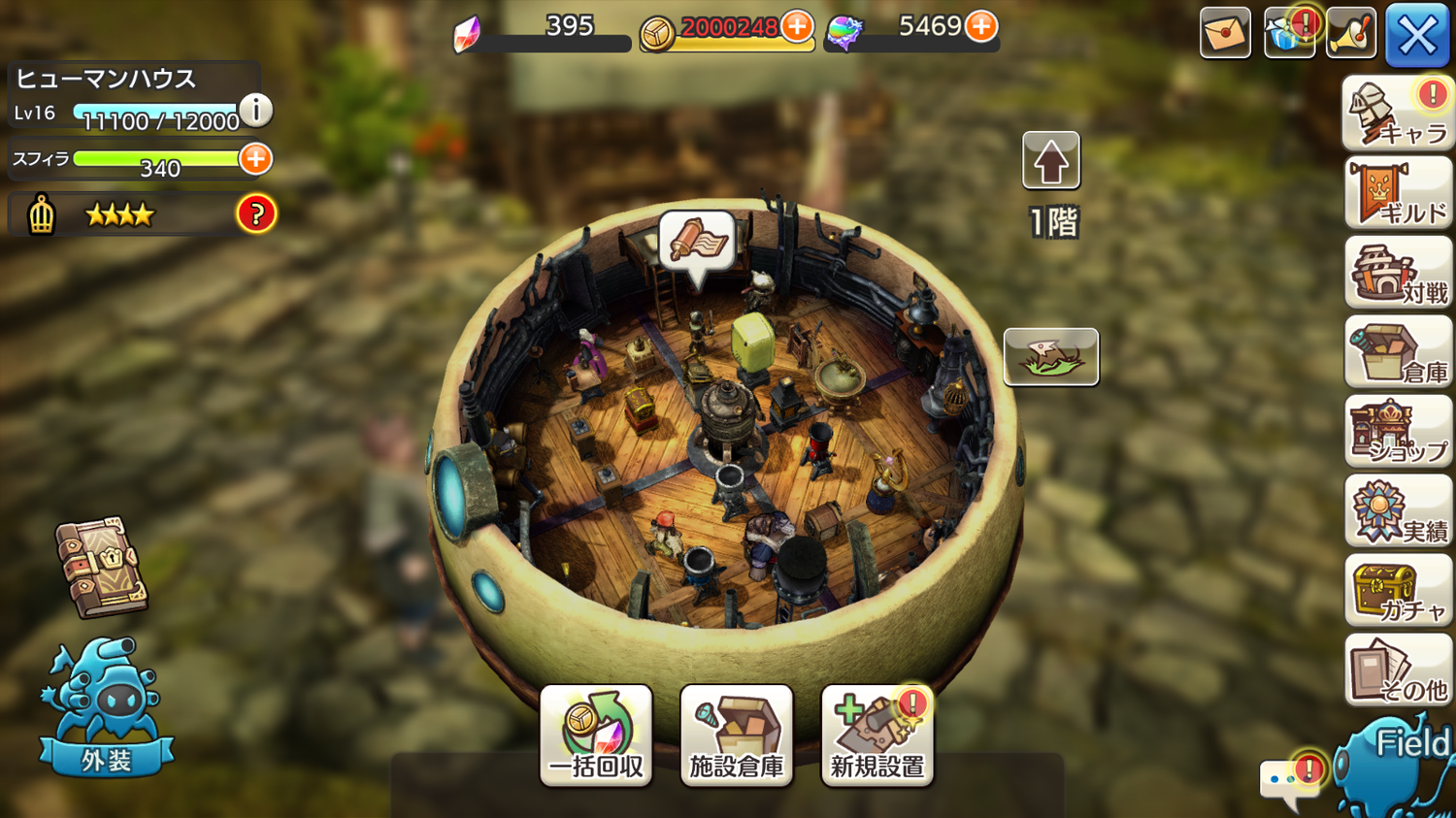Open the ギルド guild menu
1456x818 pixels.
tap(1398, 194)
